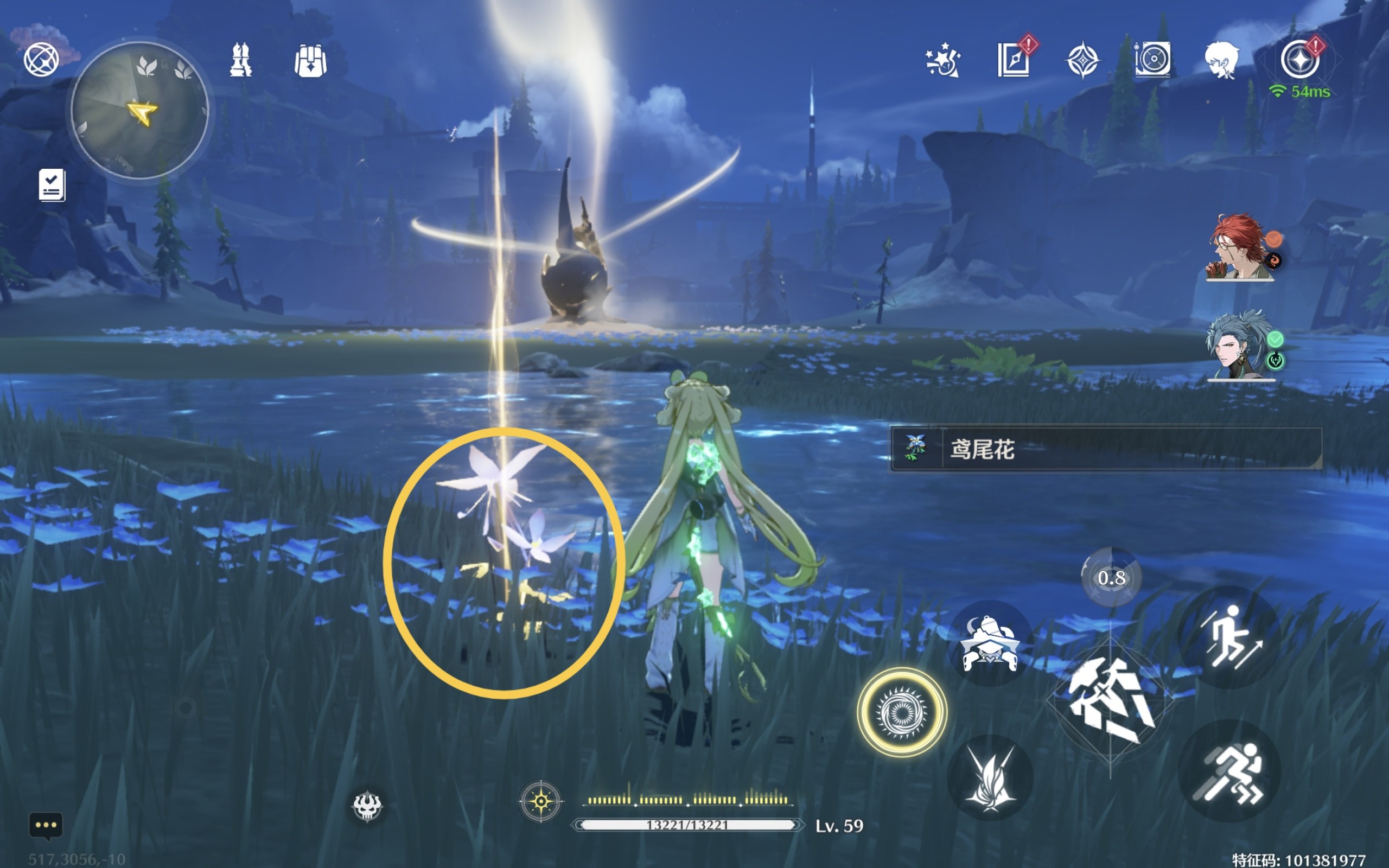Open the quest checklist tracker
The image size is (1389, 868).
pyautogui.click(x=52, y=186)
